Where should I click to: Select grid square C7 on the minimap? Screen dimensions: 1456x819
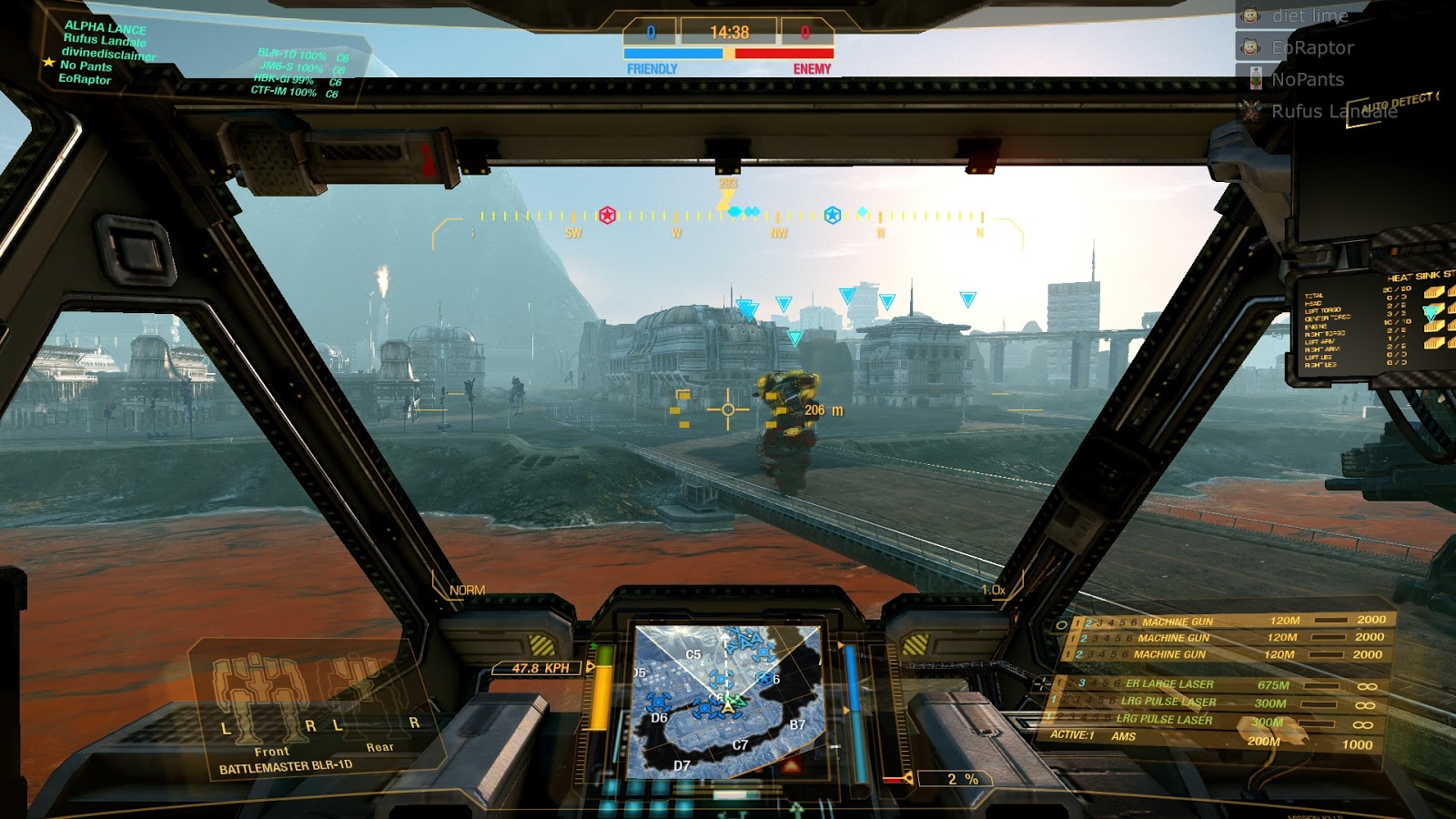click(739, 745)
